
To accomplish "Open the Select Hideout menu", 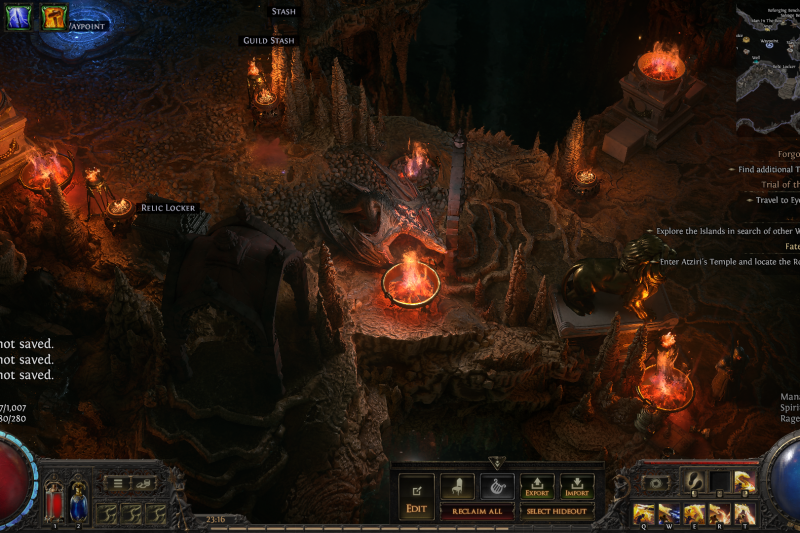I will click(558, 511).
